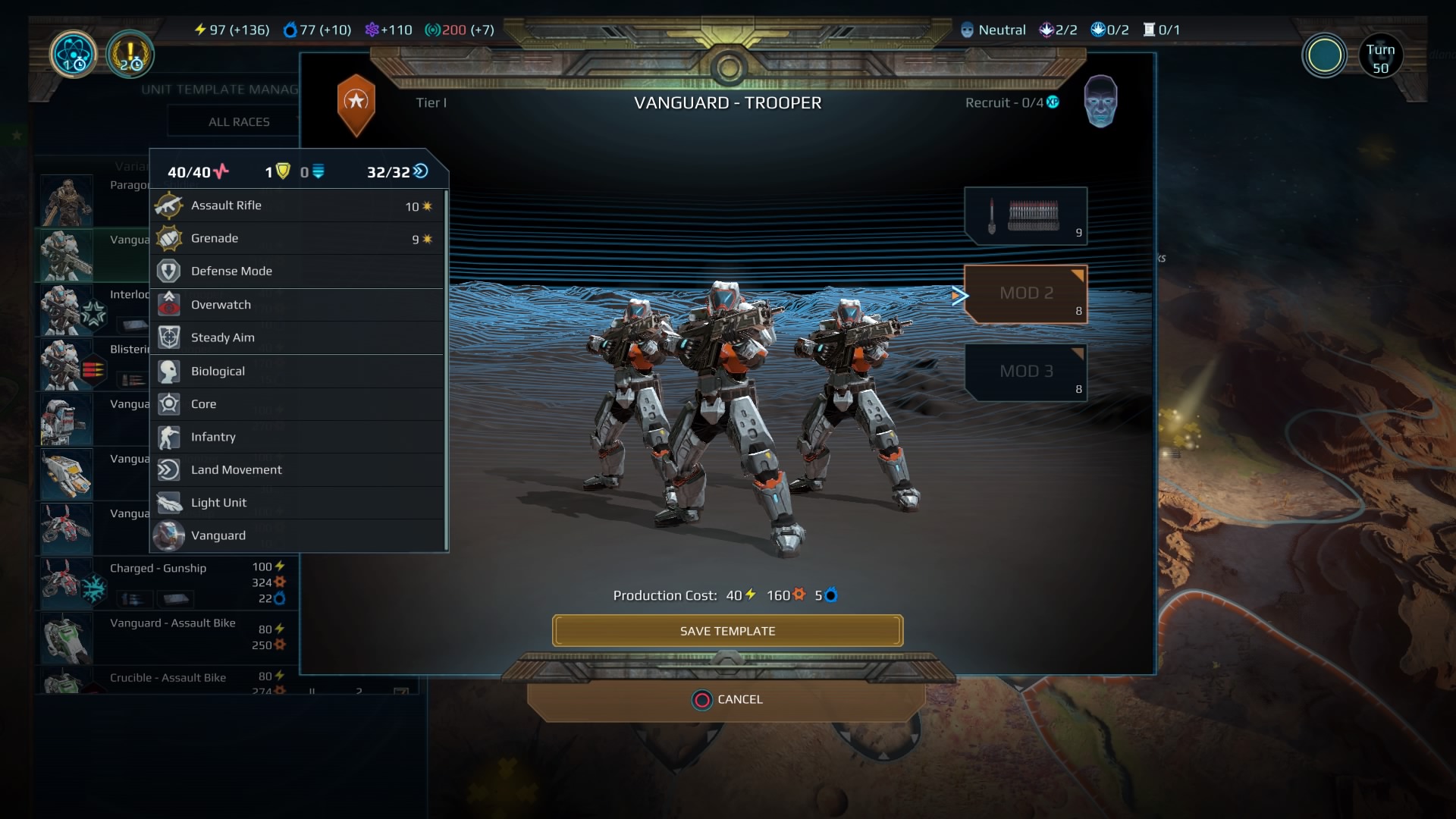Click the blue commander face portrait
The image size is (1456, 819).
tap(1100, 101)
